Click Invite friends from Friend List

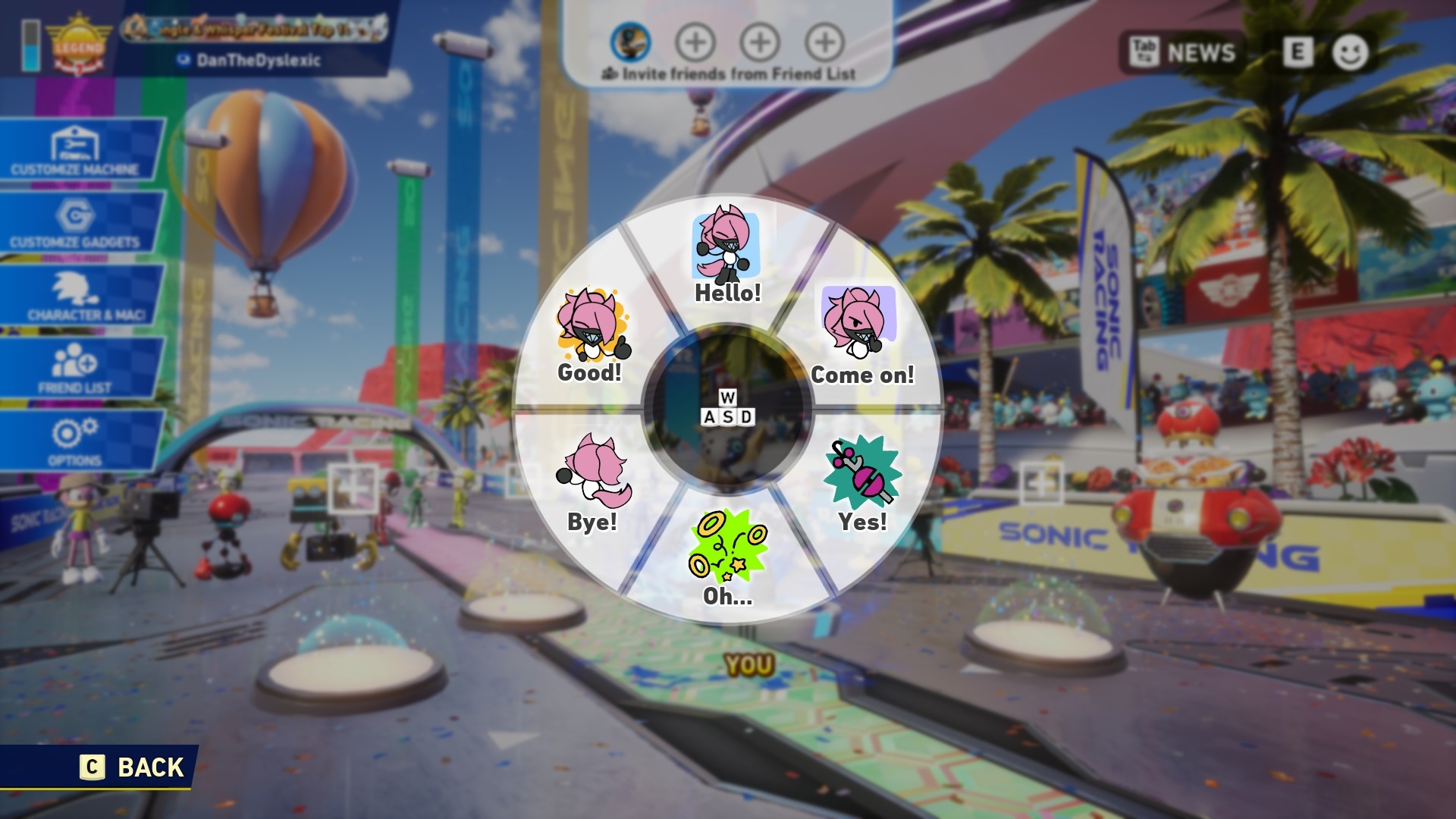729,74
